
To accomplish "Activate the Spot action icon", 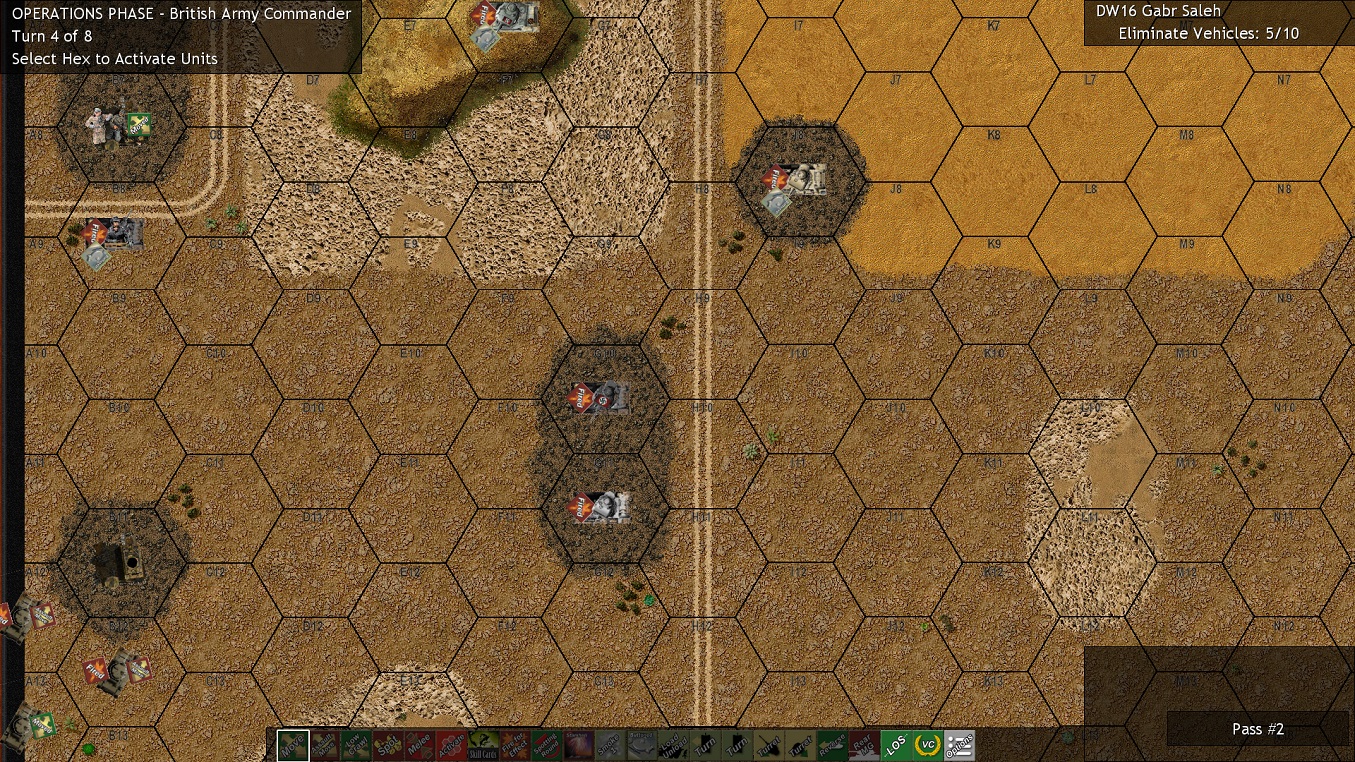I will [388, 743].
